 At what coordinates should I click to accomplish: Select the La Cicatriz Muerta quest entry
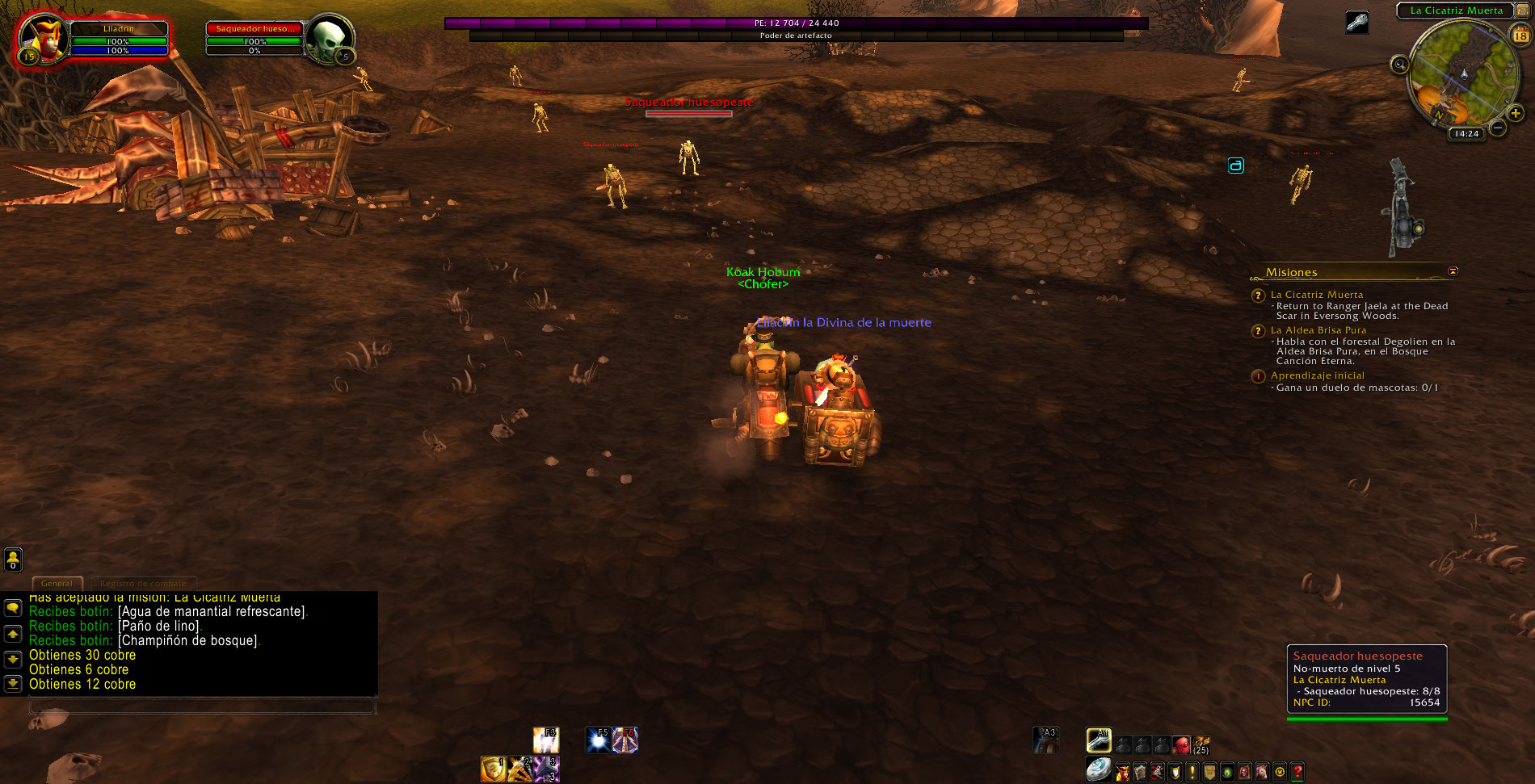1316,295
